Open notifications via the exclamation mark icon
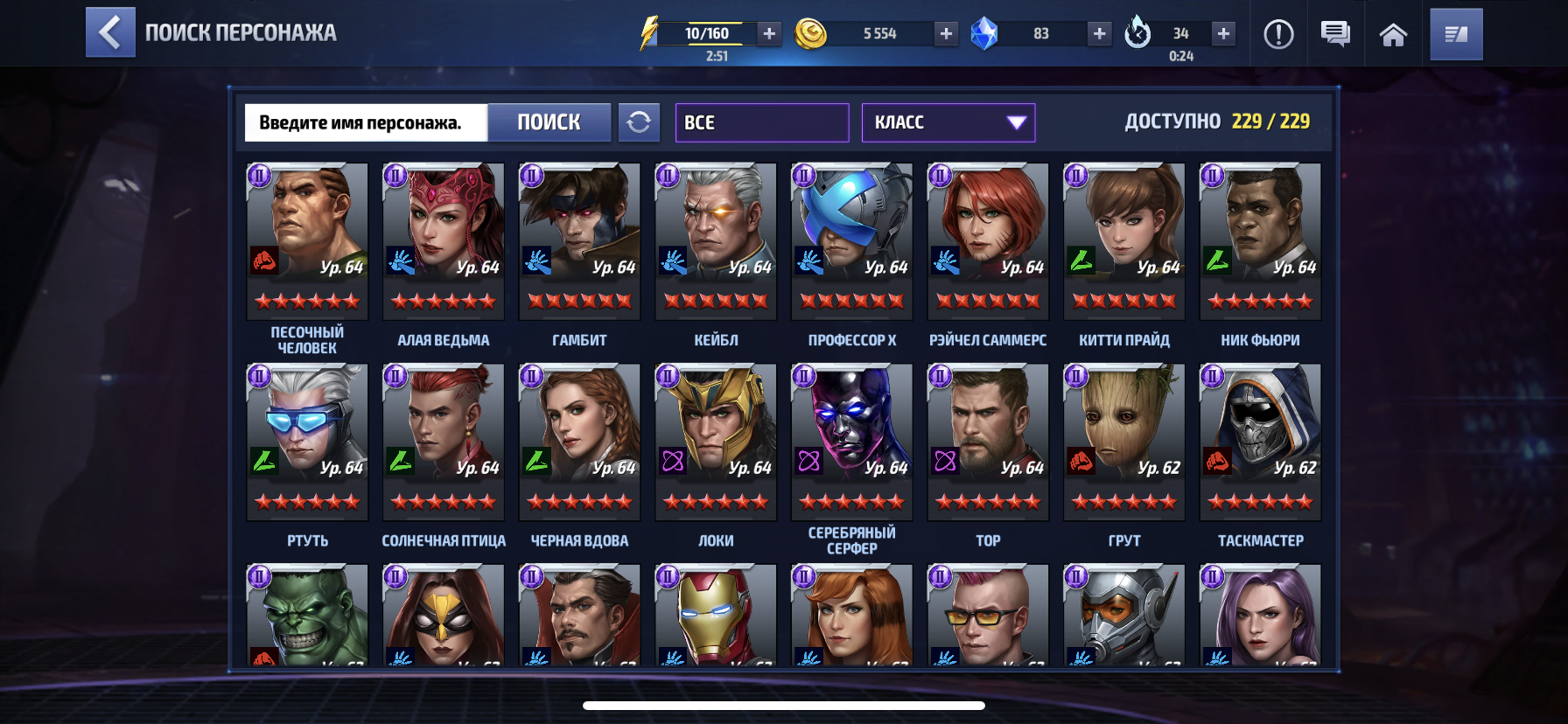 tap(1279, 33)
